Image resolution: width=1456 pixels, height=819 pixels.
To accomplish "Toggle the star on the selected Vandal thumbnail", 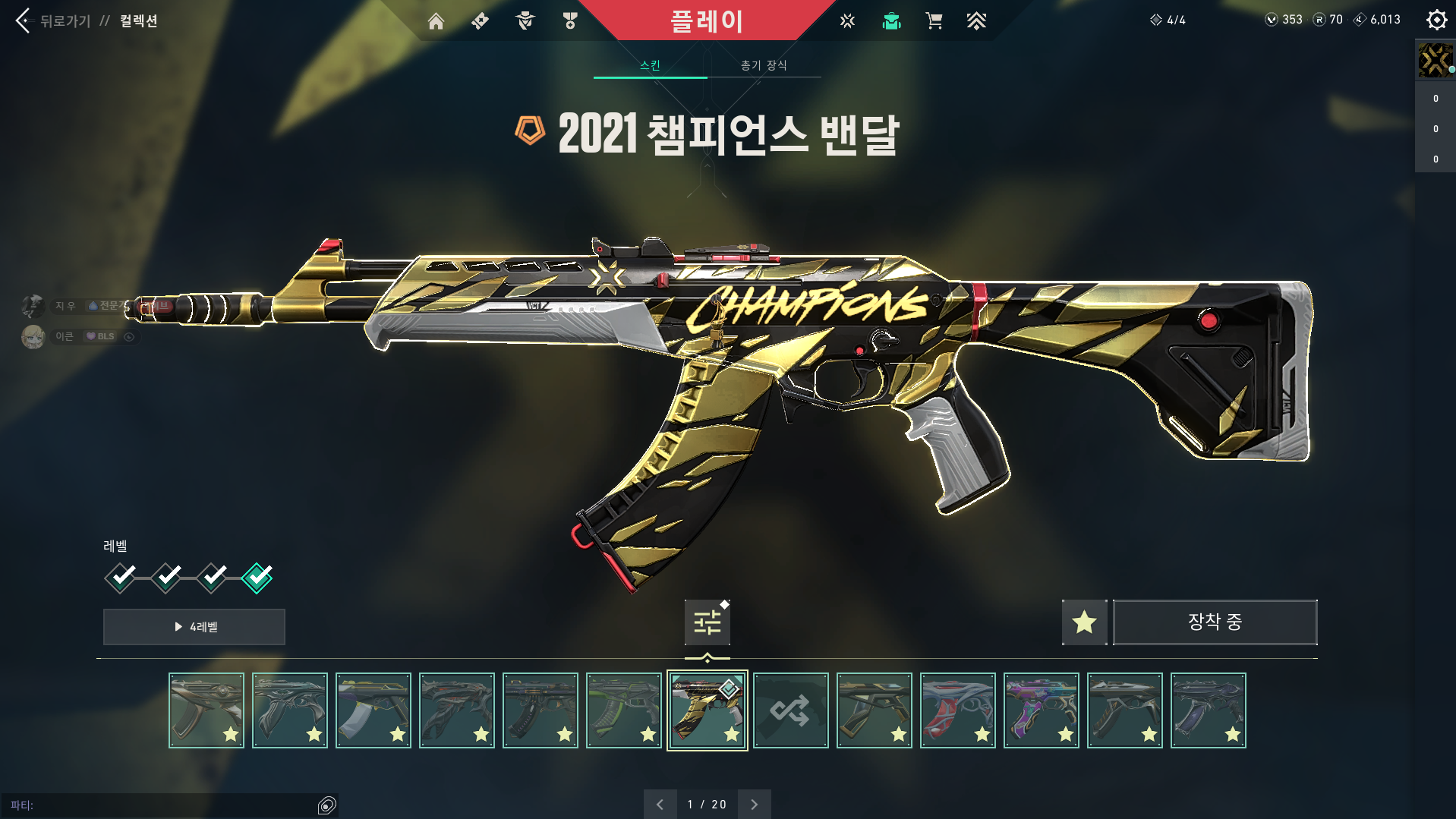I will (x=731, y=733).
